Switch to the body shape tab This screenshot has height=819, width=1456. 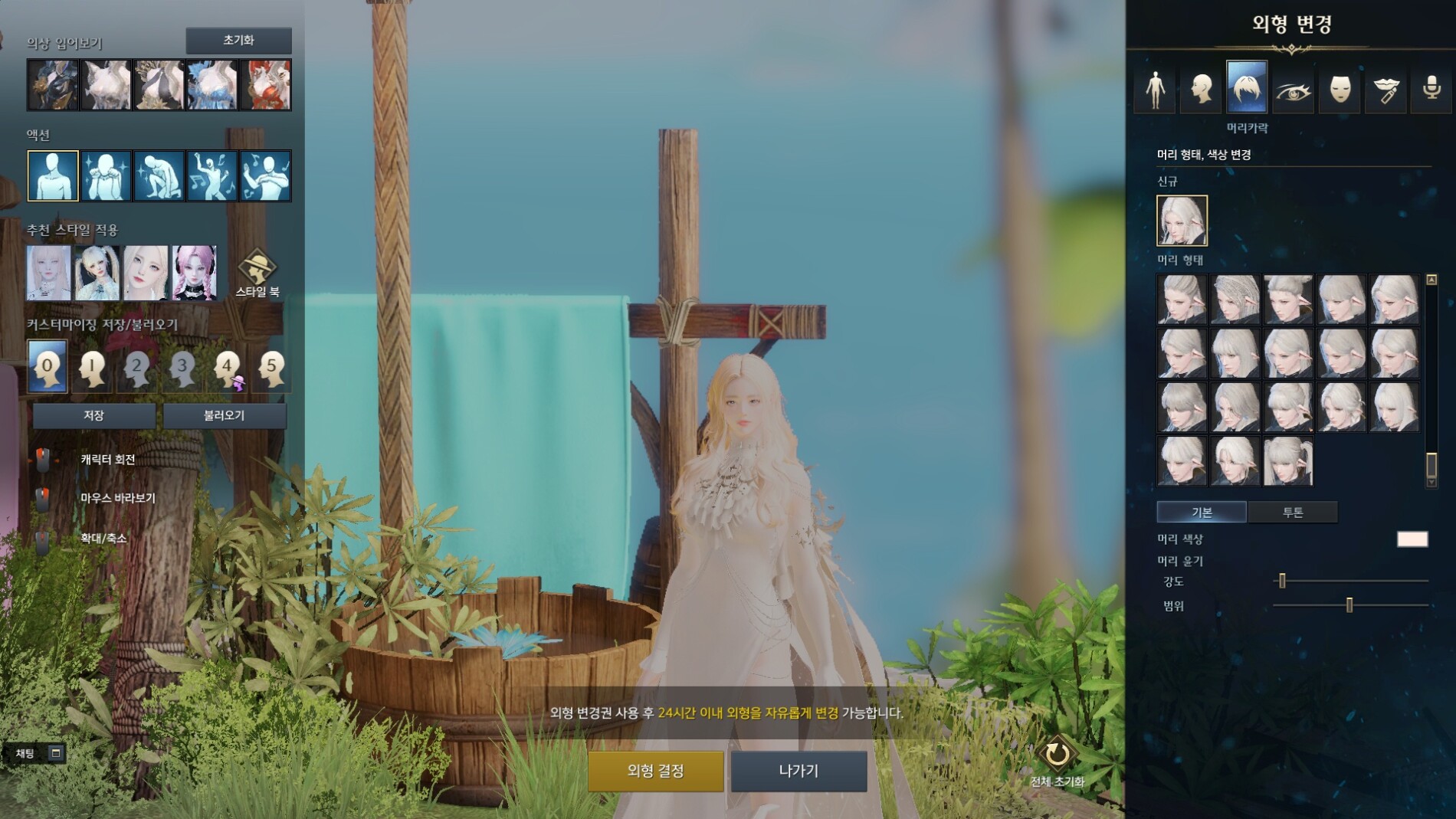click(1155, 89)
